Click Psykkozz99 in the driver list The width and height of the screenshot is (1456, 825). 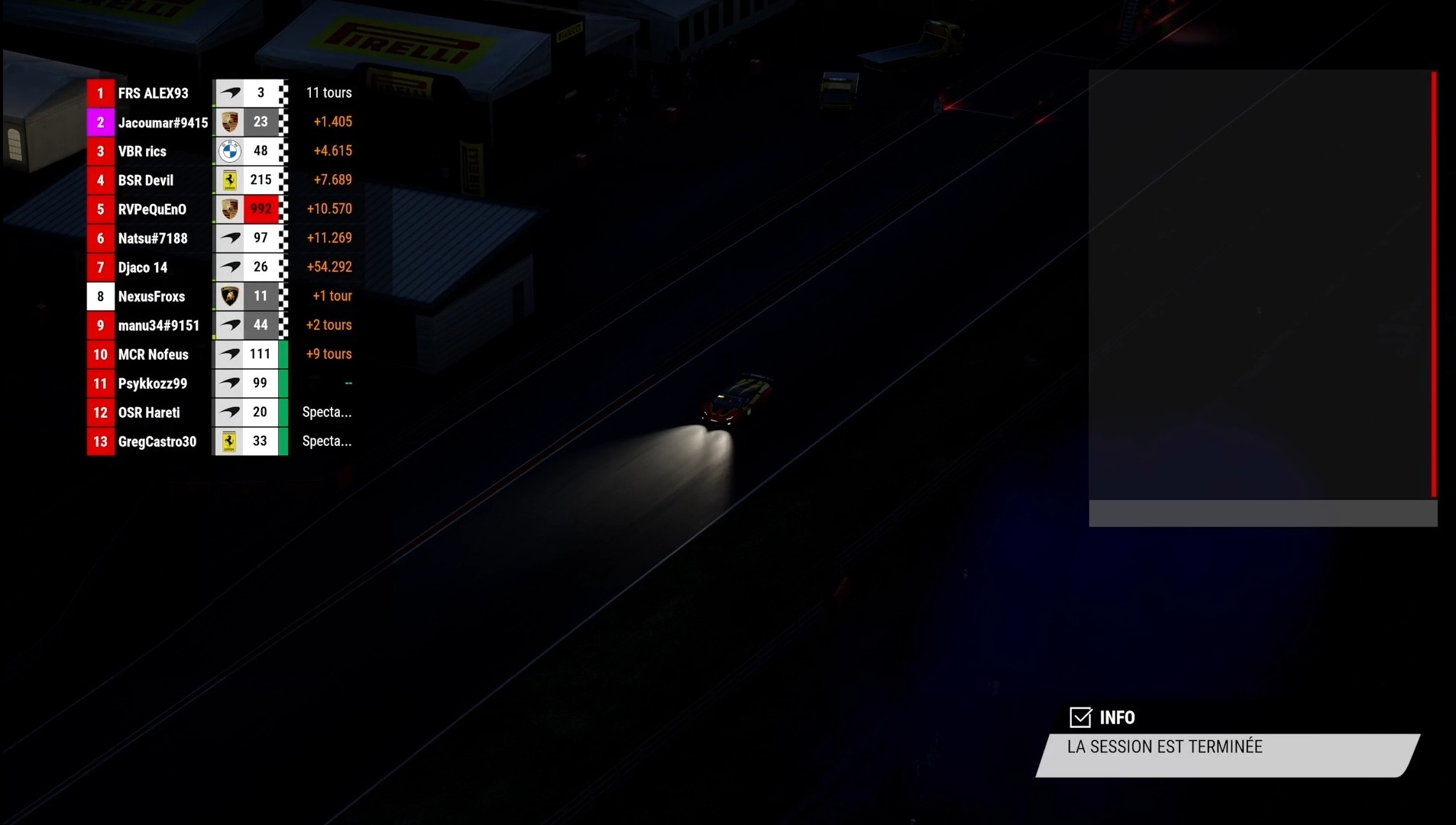click(x=153, y=383)
